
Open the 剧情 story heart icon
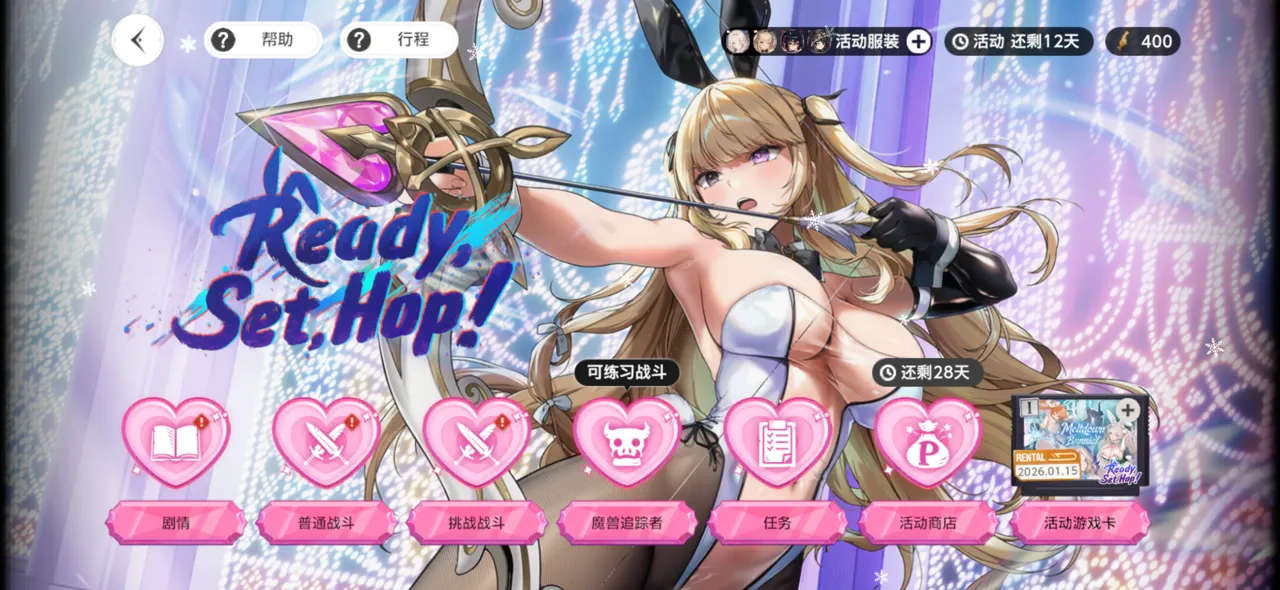coord(176,441)
